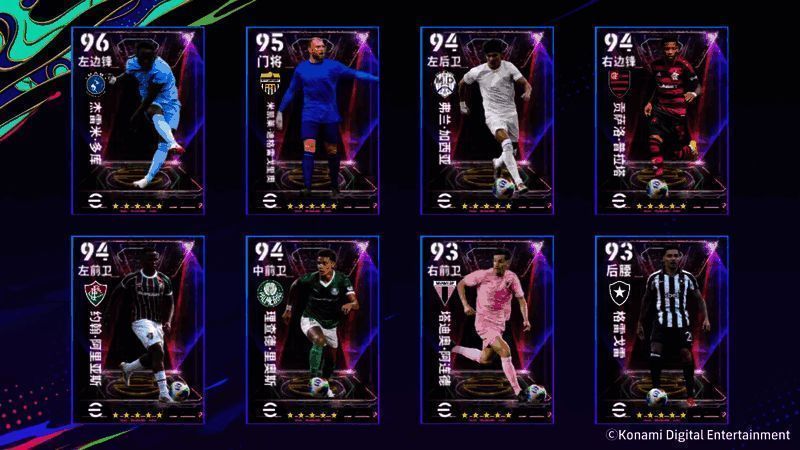Choose the 94 中前卫 card in green kit
Screen dimensions: 800x450
click(x=312, y=330)
